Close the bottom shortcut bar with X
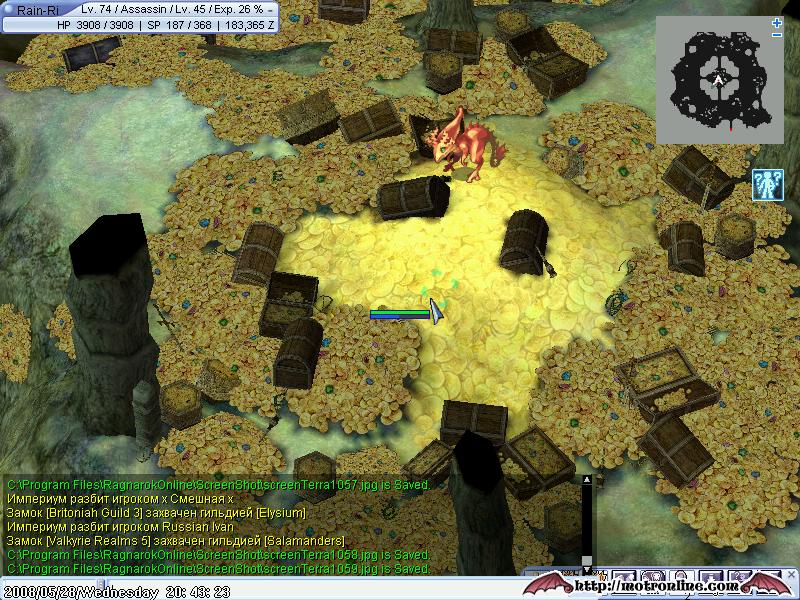This screenshot has width=800, height=600. click(792, 576)
